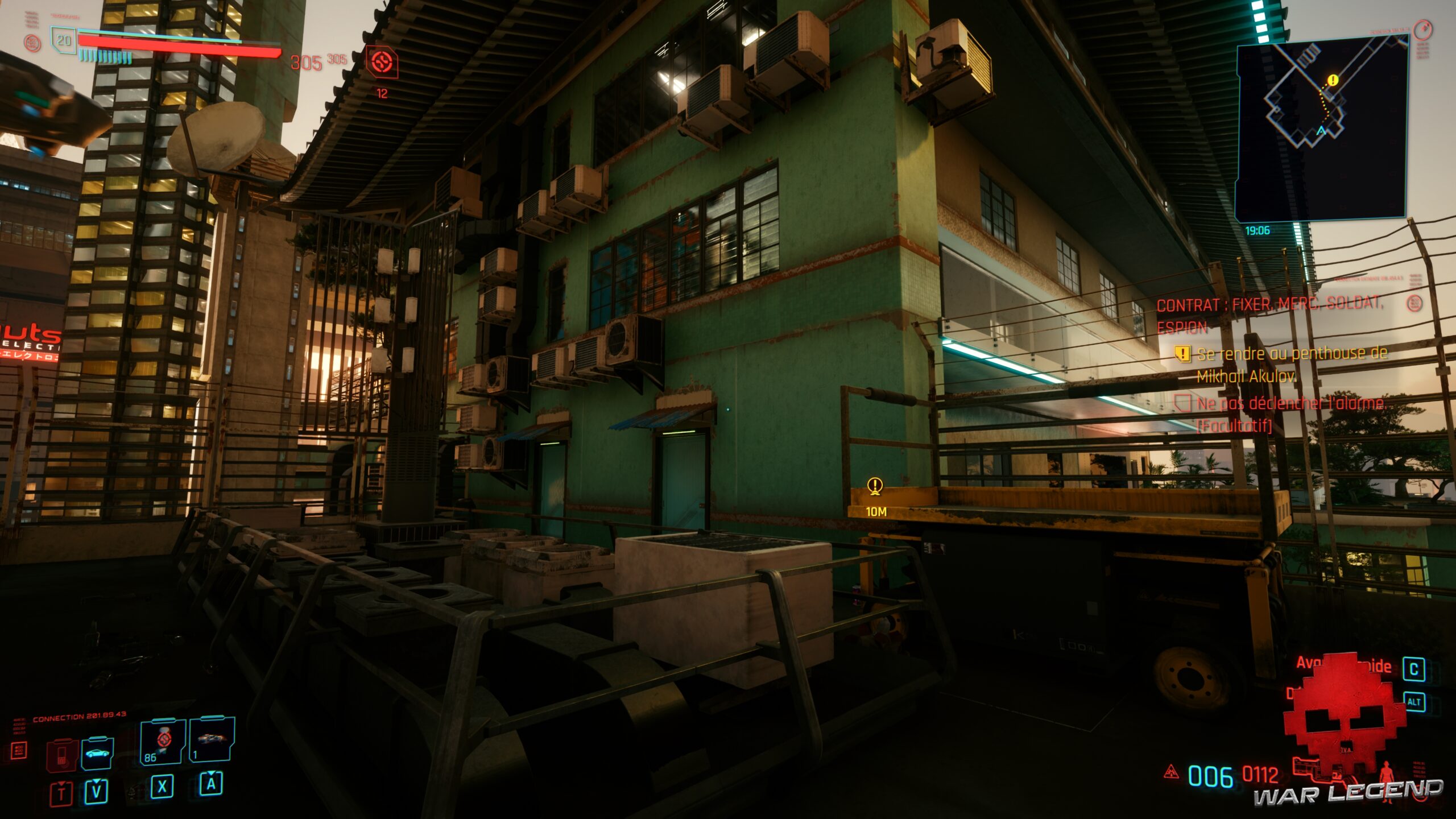Select the red skull Arasaka logo watermark
This screenshot has width=1456, height=819.
coord(1346,717)
